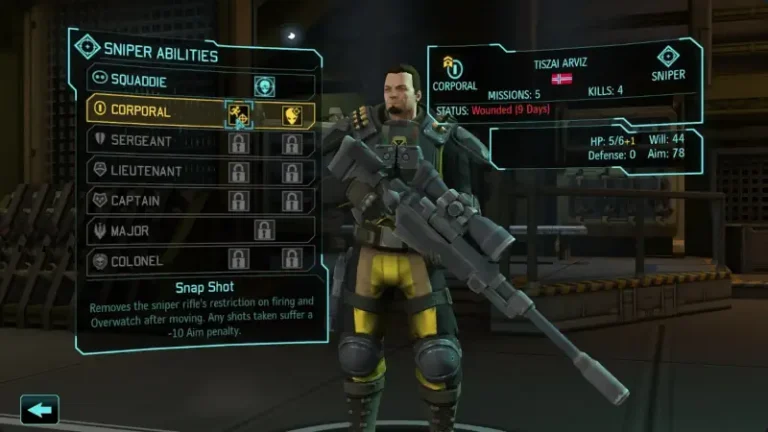Image resolution: width=768 pixels, height=432 pixels.
Task: Open the Lieutenant rank row
Action: click(150, 172)
